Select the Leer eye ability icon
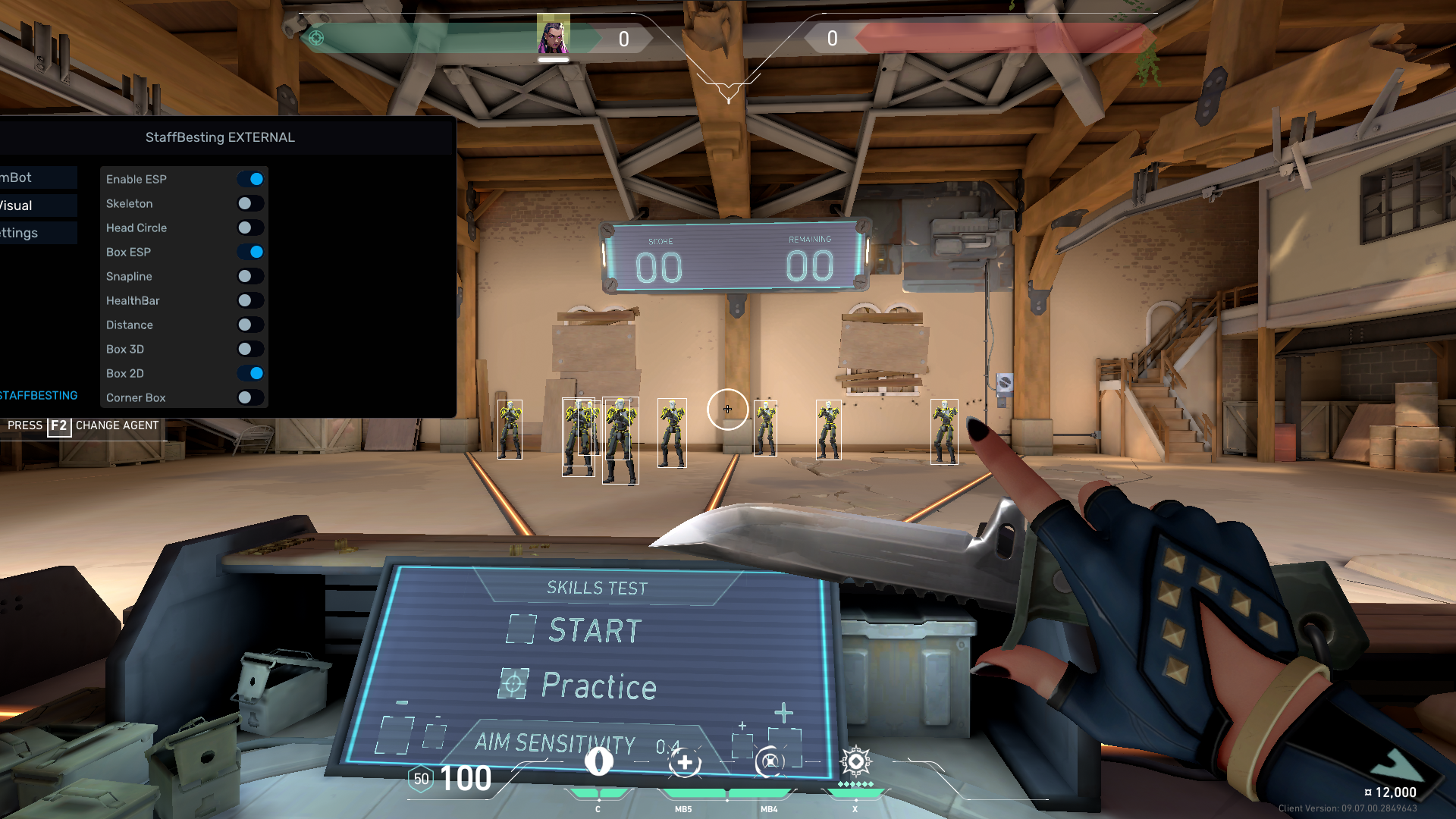Viewport: 1456px width, 819px height. click(x=598, y=761)
